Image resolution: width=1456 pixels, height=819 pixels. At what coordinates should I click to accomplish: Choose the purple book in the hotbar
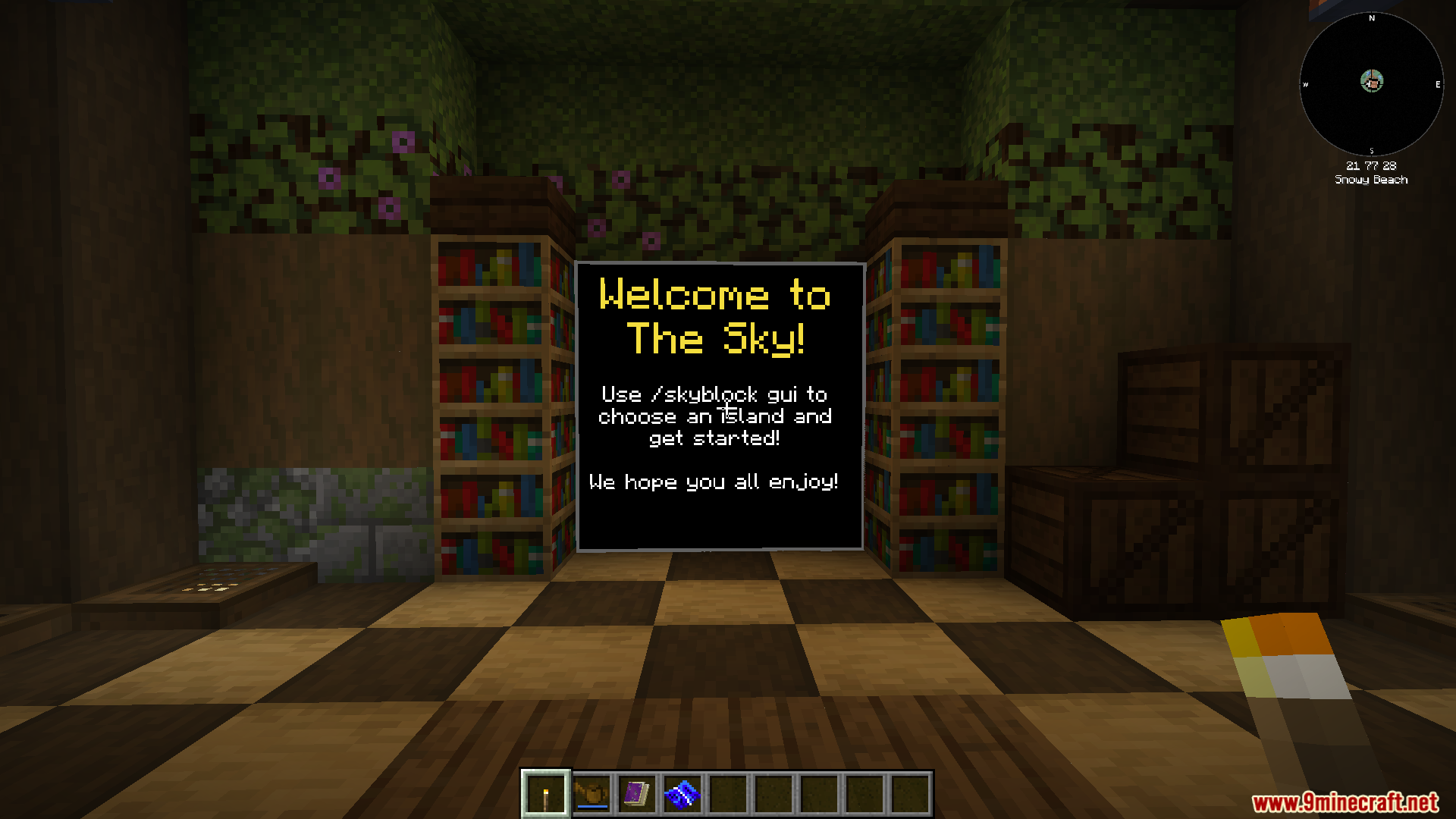coord(636,794)
